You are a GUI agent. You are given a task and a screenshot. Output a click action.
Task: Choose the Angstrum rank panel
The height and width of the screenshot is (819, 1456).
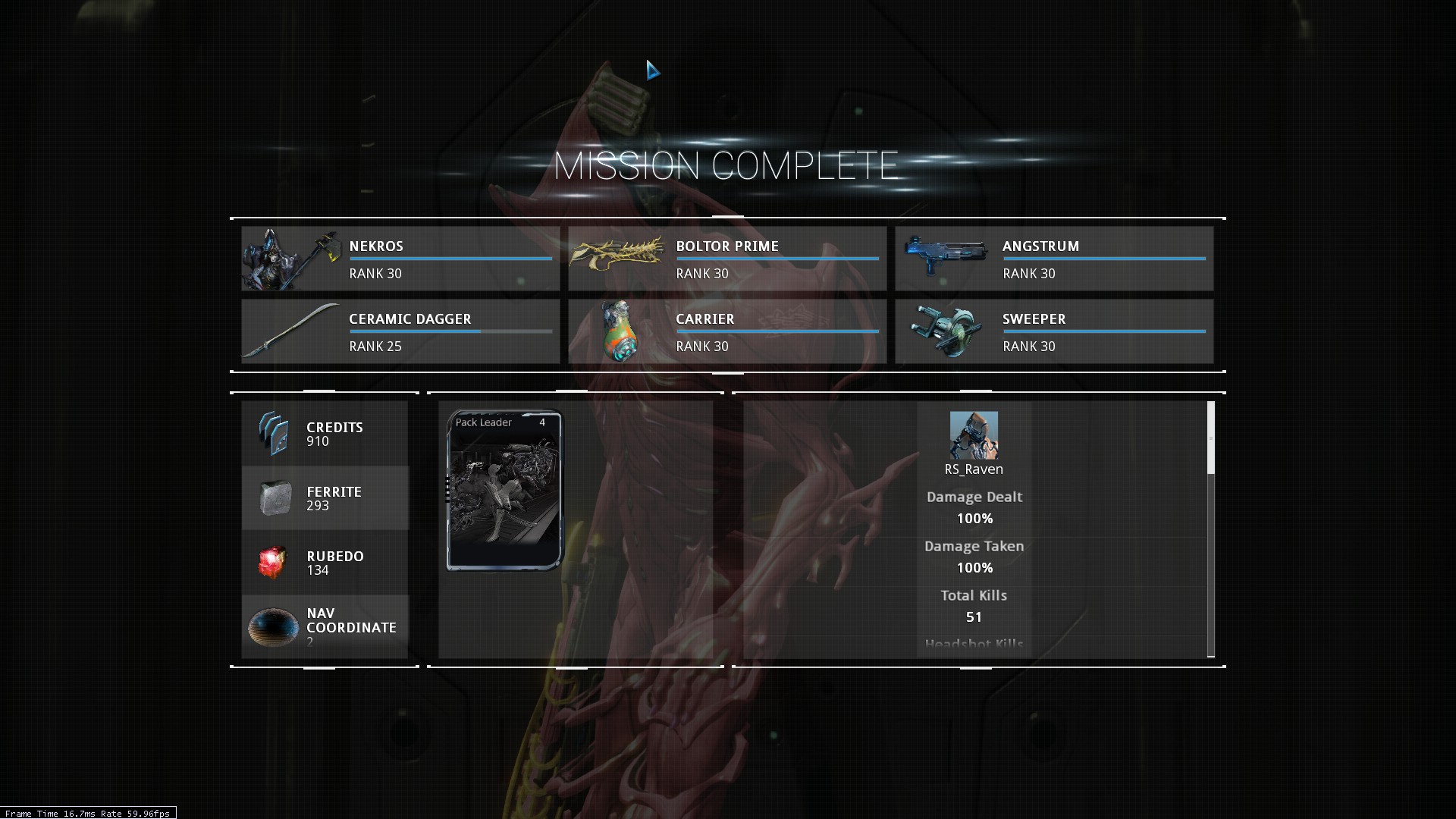pos(1054,259)
